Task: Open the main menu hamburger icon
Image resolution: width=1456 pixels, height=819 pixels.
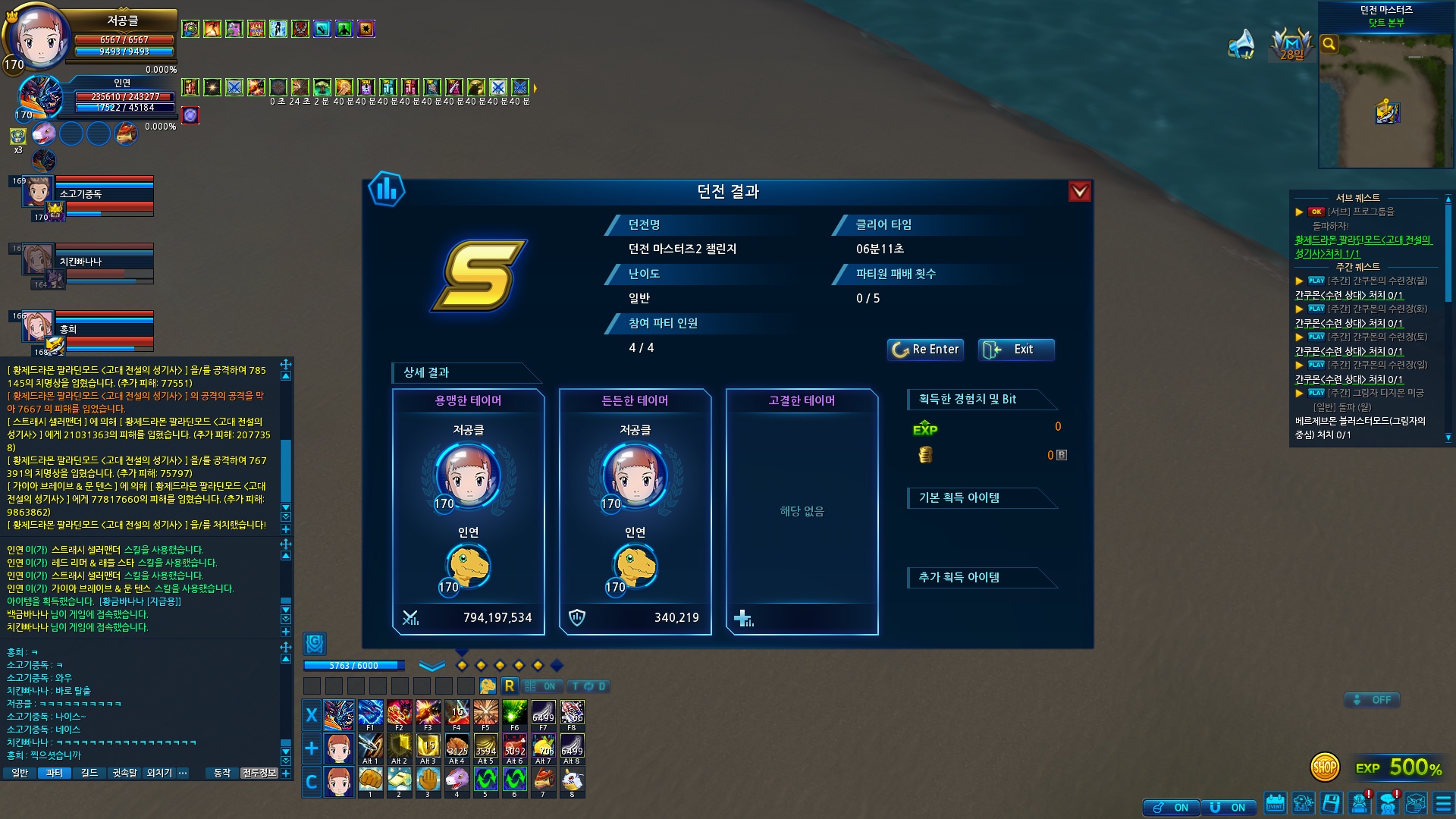Action: pos(1442,803)
